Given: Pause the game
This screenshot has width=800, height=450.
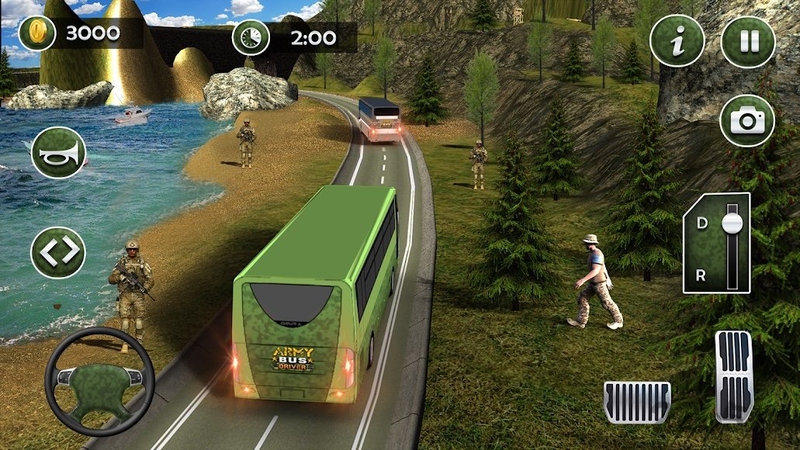Looking at the screenshot, I should click(747, 42).
